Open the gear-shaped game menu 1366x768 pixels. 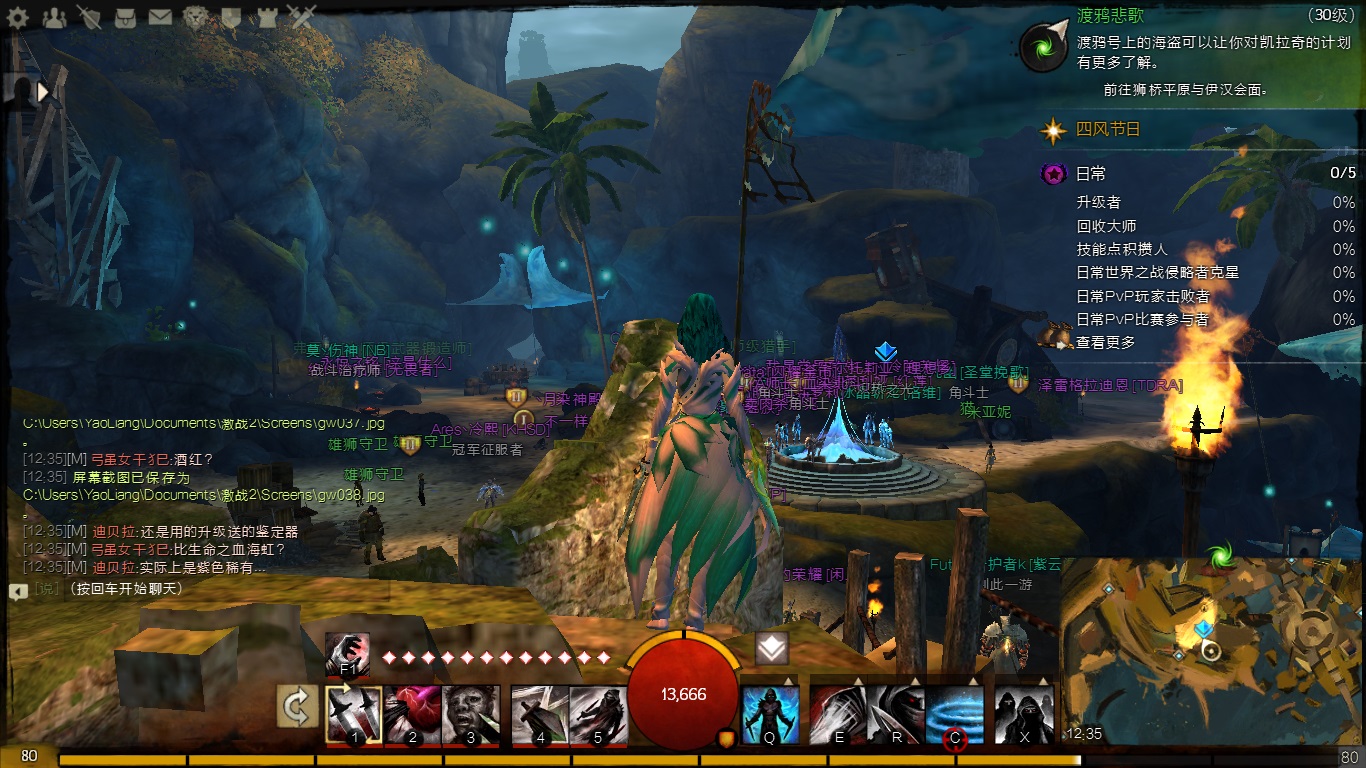point(18,16)
